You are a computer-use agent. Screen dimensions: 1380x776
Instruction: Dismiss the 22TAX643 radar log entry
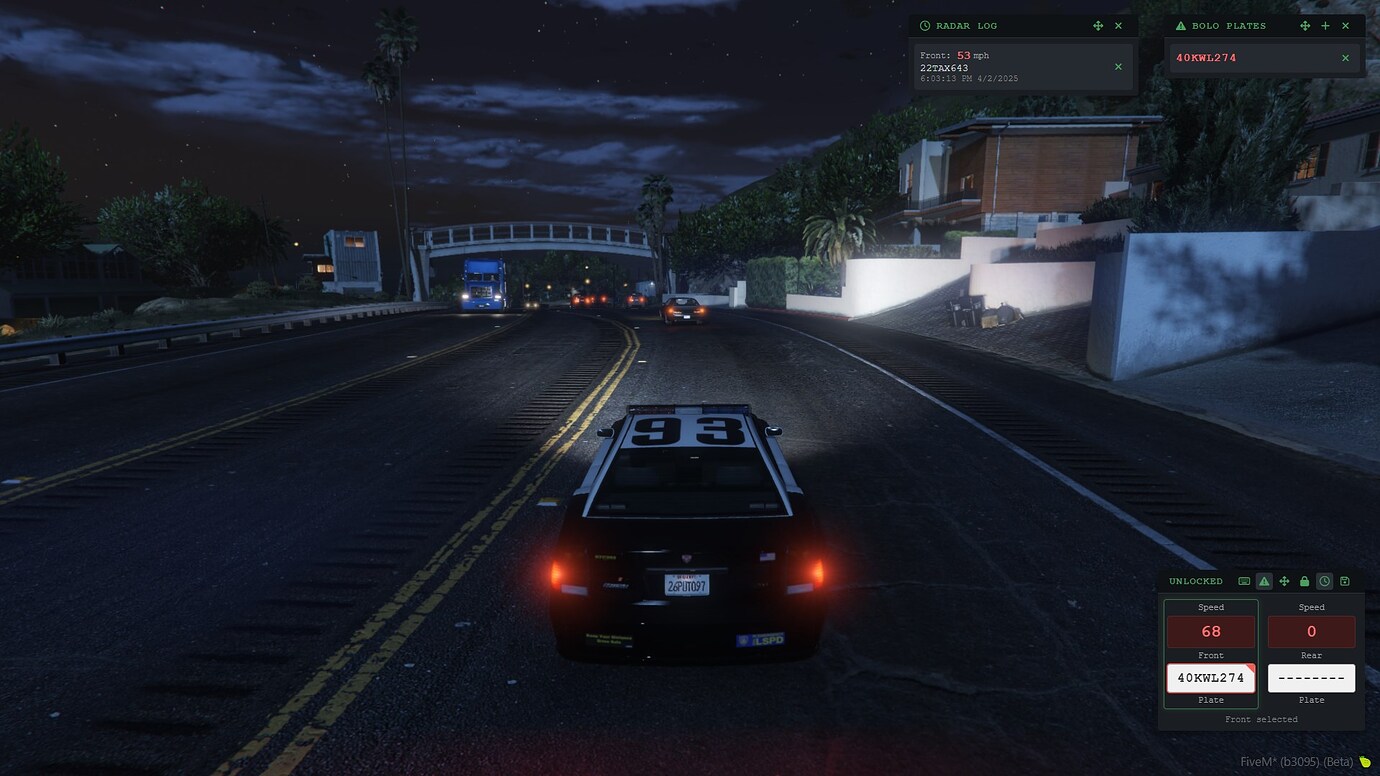tap(1117, 66)
